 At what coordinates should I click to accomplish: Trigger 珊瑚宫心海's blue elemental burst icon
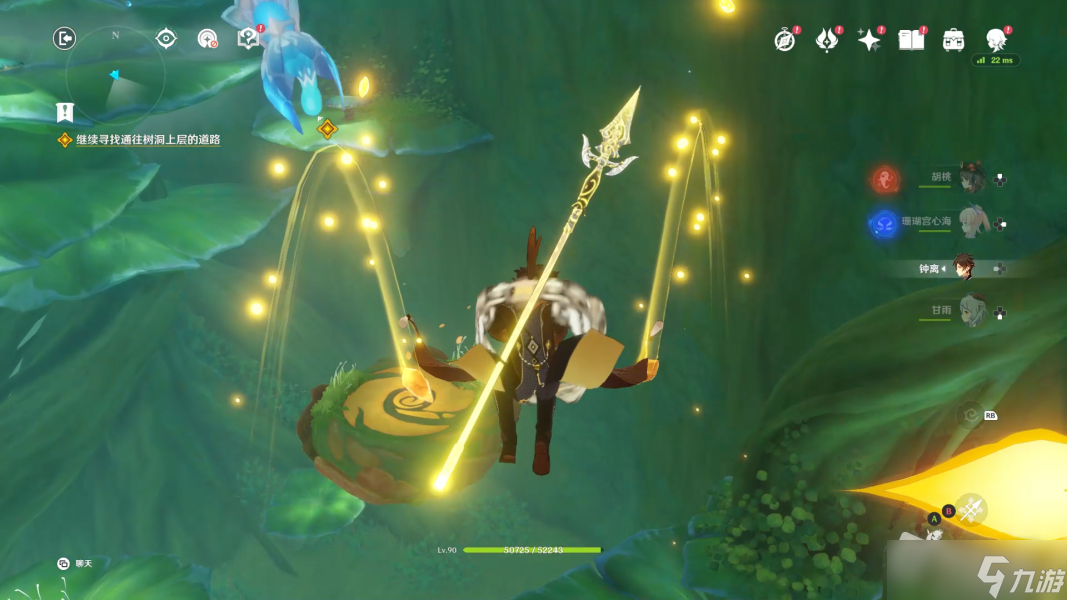pos(884,224)
